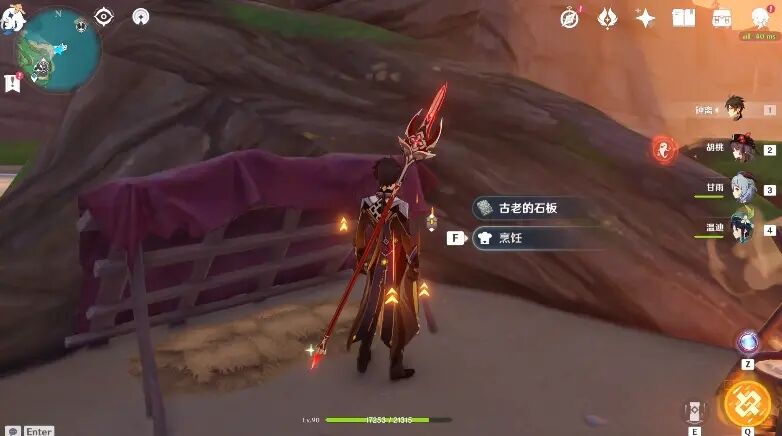Open the compass events icon
The image size is (782, 436).
pyautogui.click(x=571, y=18)
